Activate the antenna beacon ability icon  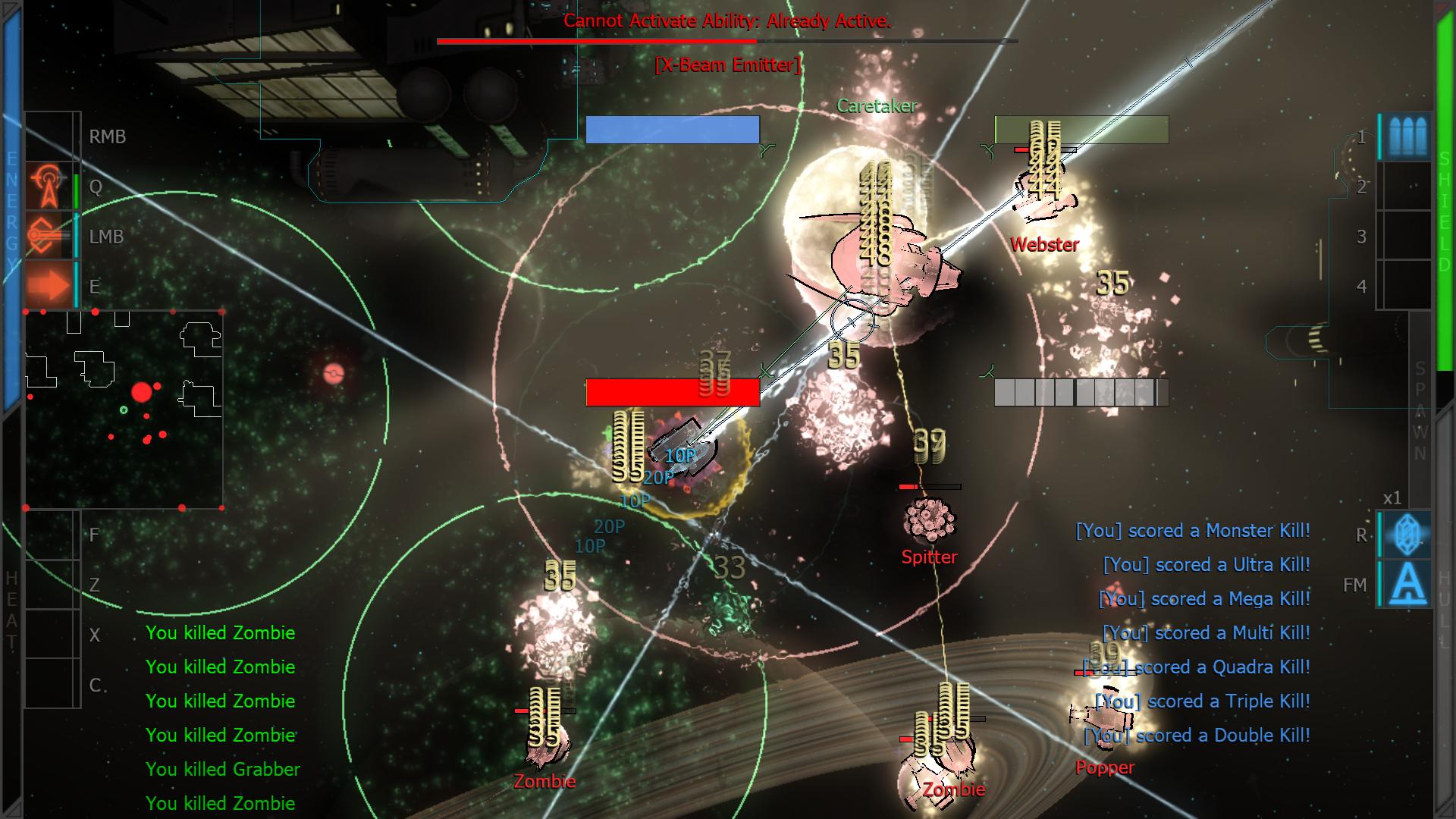49,187
